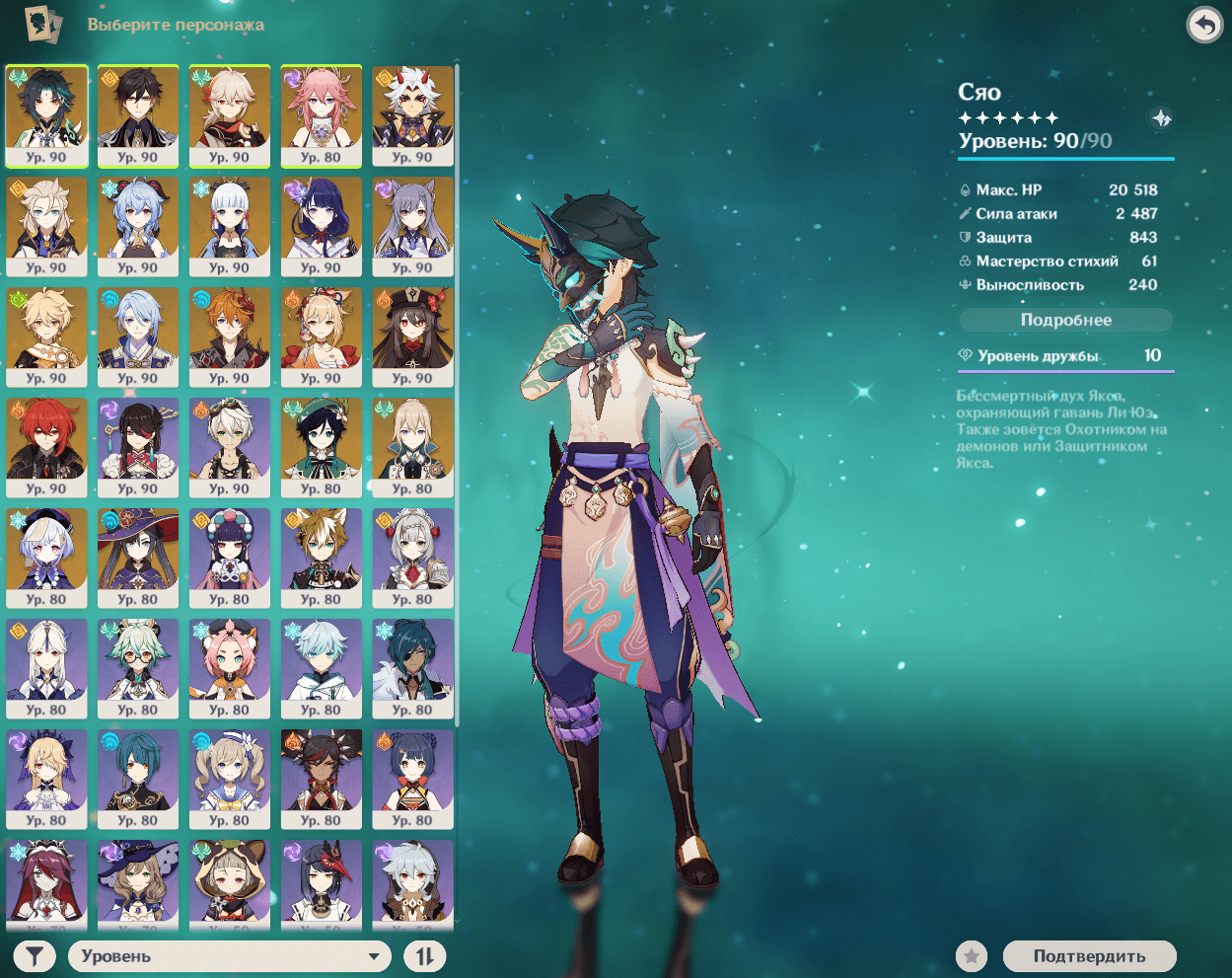Screen dimensions: 1232x978
Task: Toggle the sort order arrows button
Action: pos(424,955)
